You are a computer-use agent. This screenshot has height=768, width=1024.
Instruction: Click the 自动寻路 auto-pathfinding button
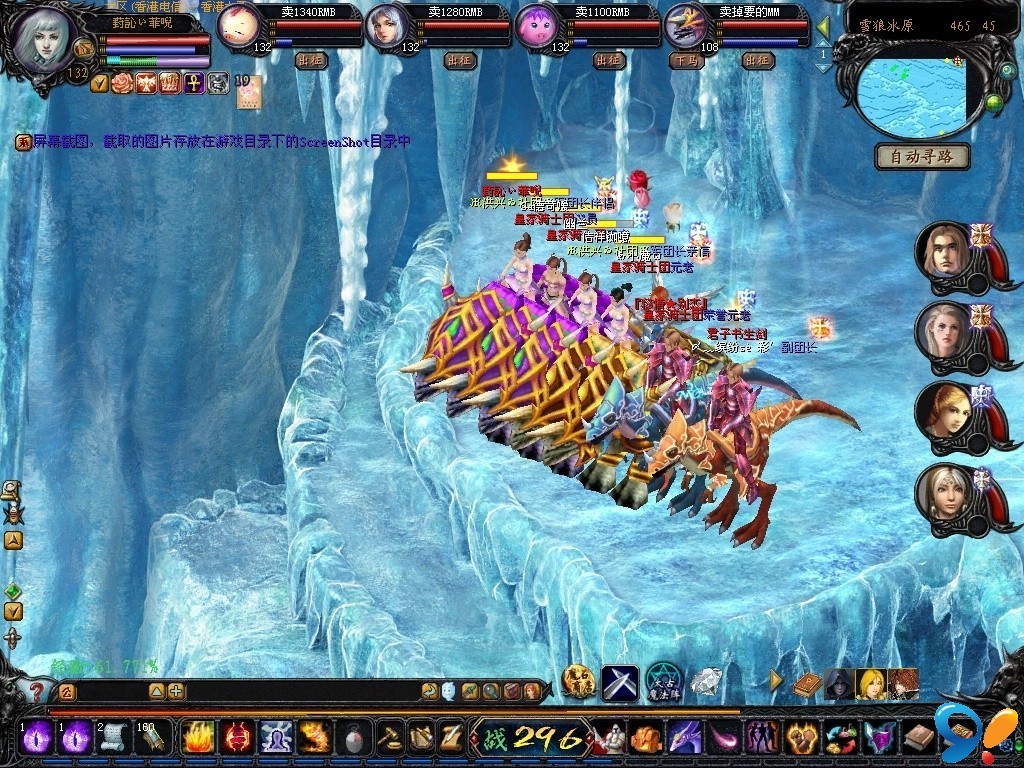tap(923, 156)
